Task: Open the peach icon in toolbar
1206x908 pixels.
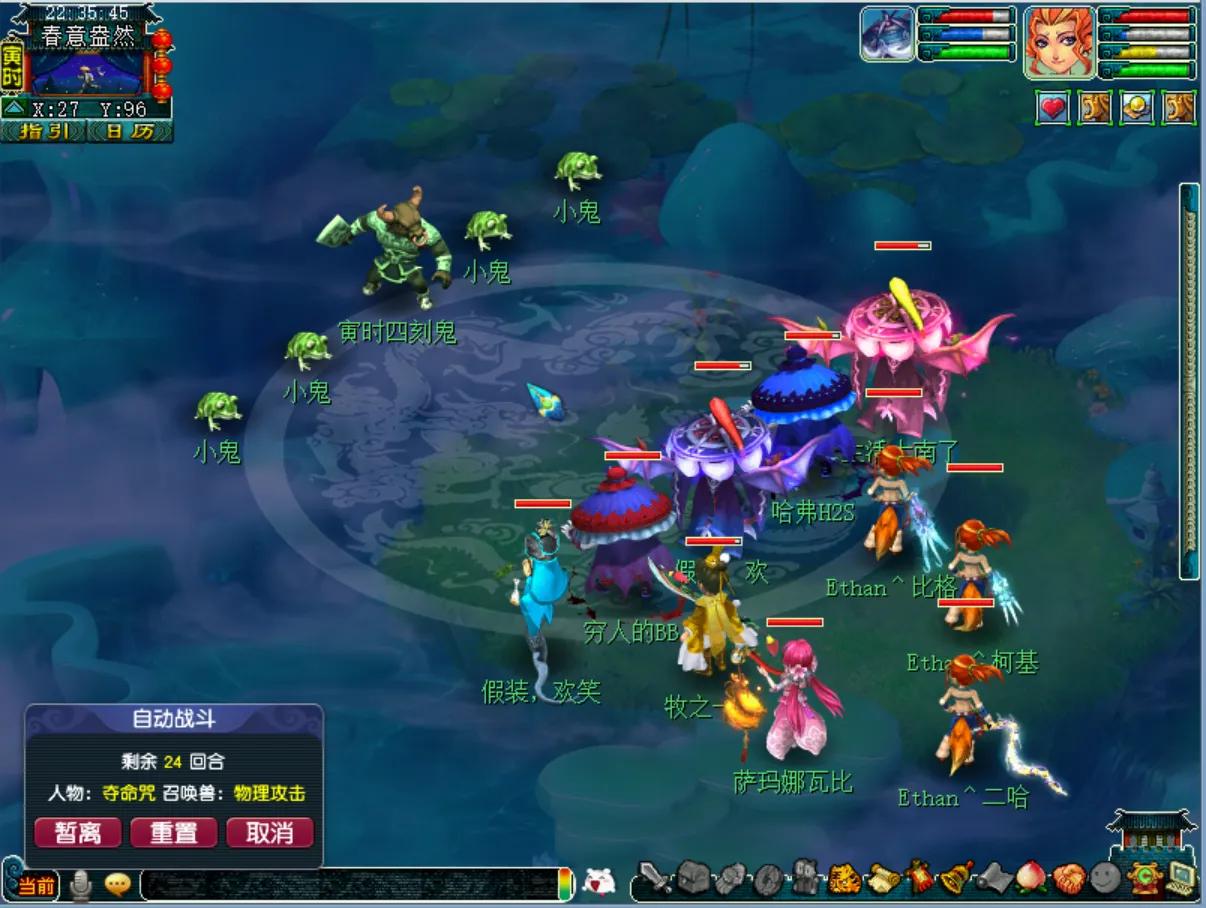Action: click(1030, 879)
